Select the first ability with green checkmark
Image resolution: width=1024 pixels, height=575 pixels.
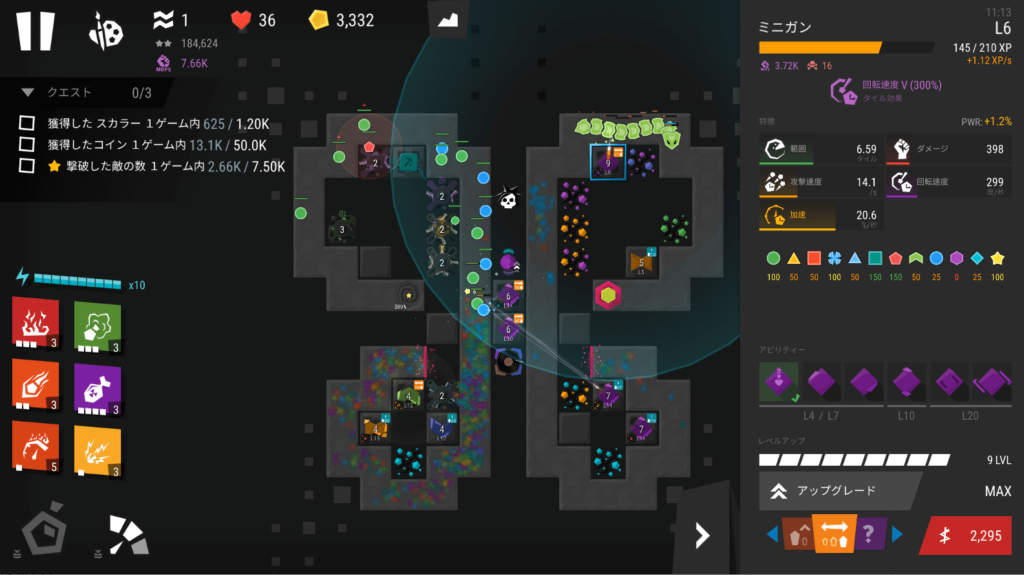779,382
